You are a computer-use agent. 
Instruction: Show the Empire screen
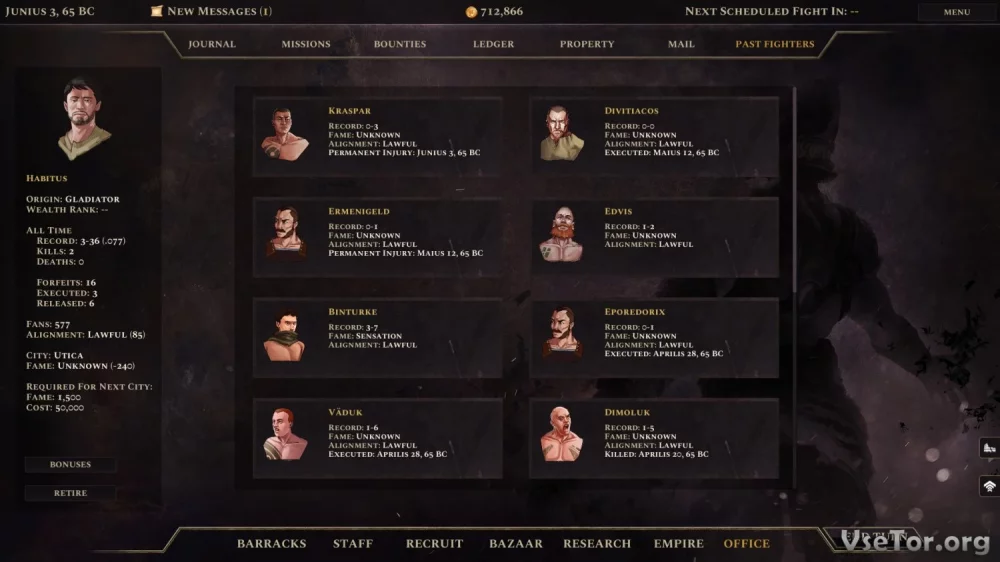coord(679,544)
